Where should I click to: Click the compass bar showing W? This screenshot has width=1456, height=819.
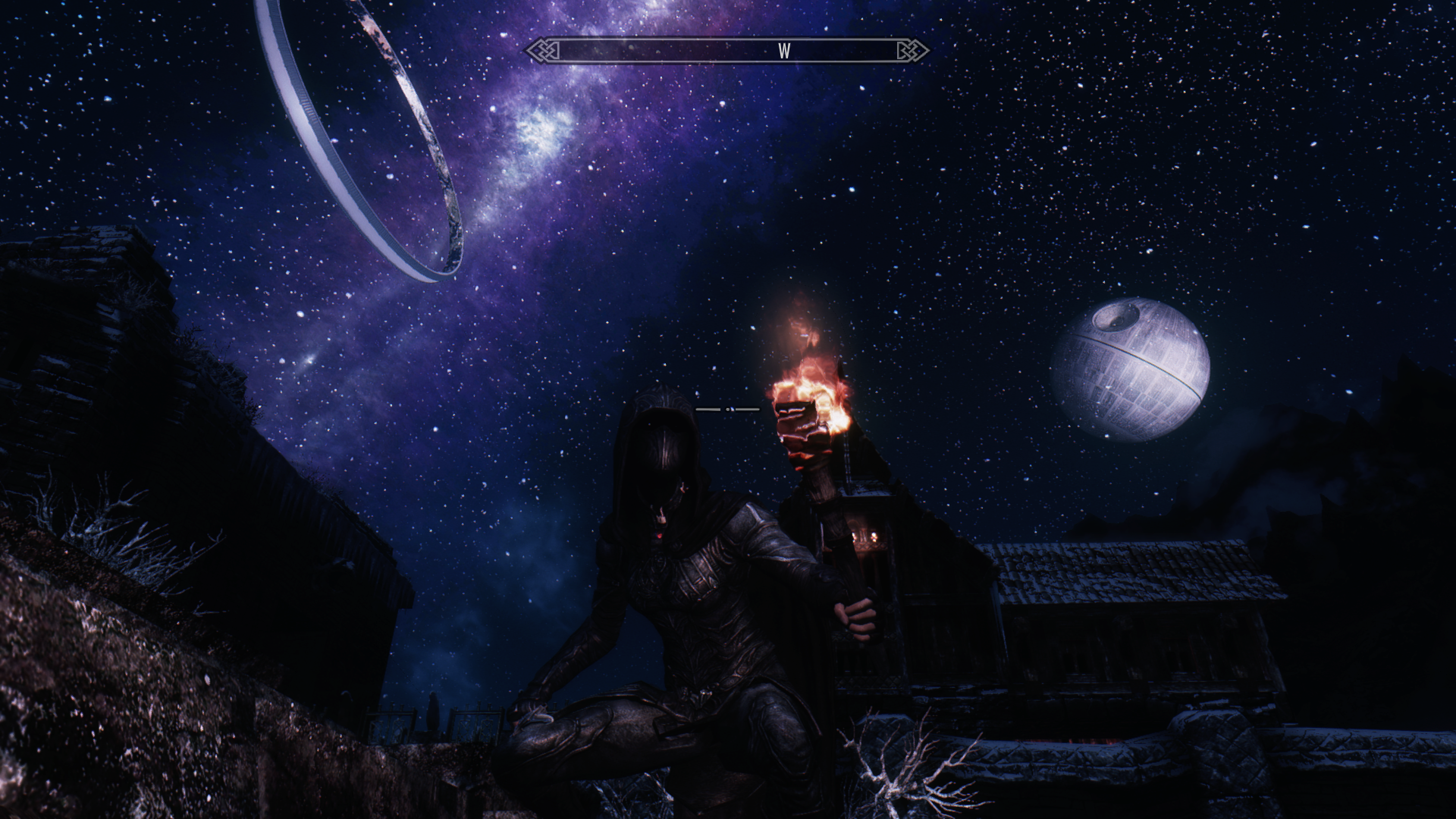(x=727, y=51)
